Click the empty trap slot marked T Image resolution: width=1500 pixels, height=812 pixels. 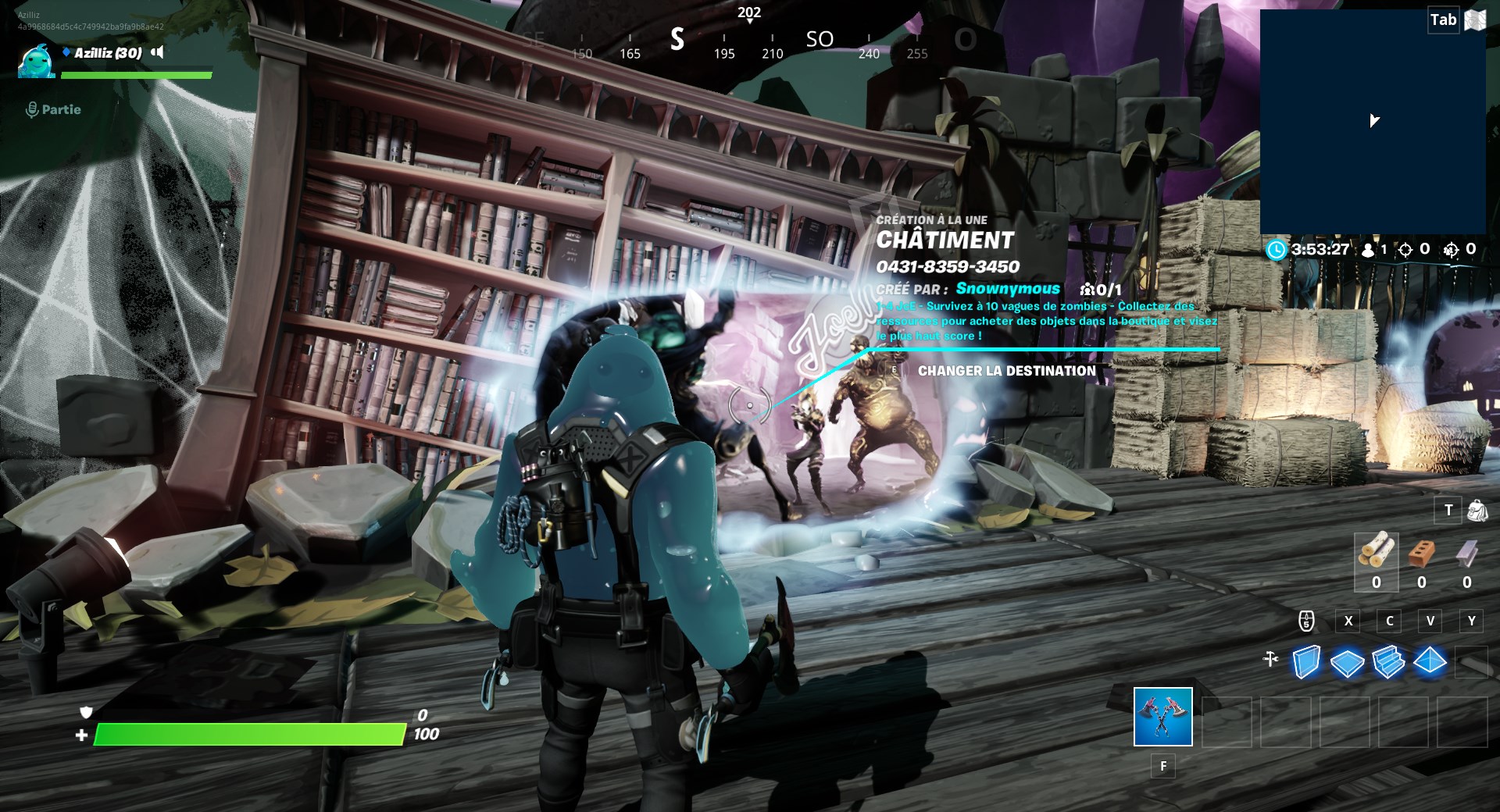[x=1448, y=510]
